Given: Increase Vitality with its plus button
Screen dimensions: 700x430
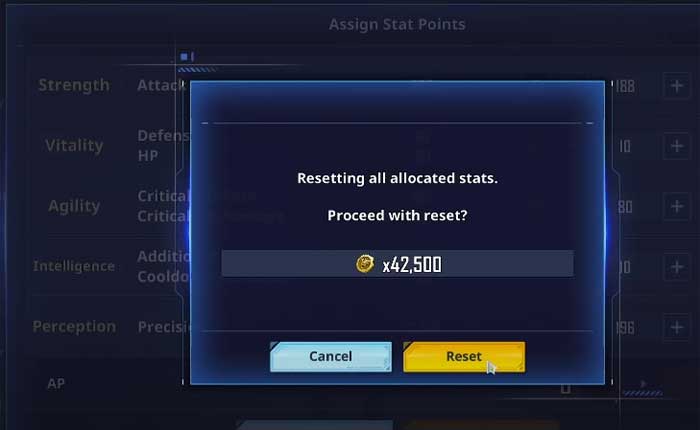Looking at the screenshot, I should point(675,146).
